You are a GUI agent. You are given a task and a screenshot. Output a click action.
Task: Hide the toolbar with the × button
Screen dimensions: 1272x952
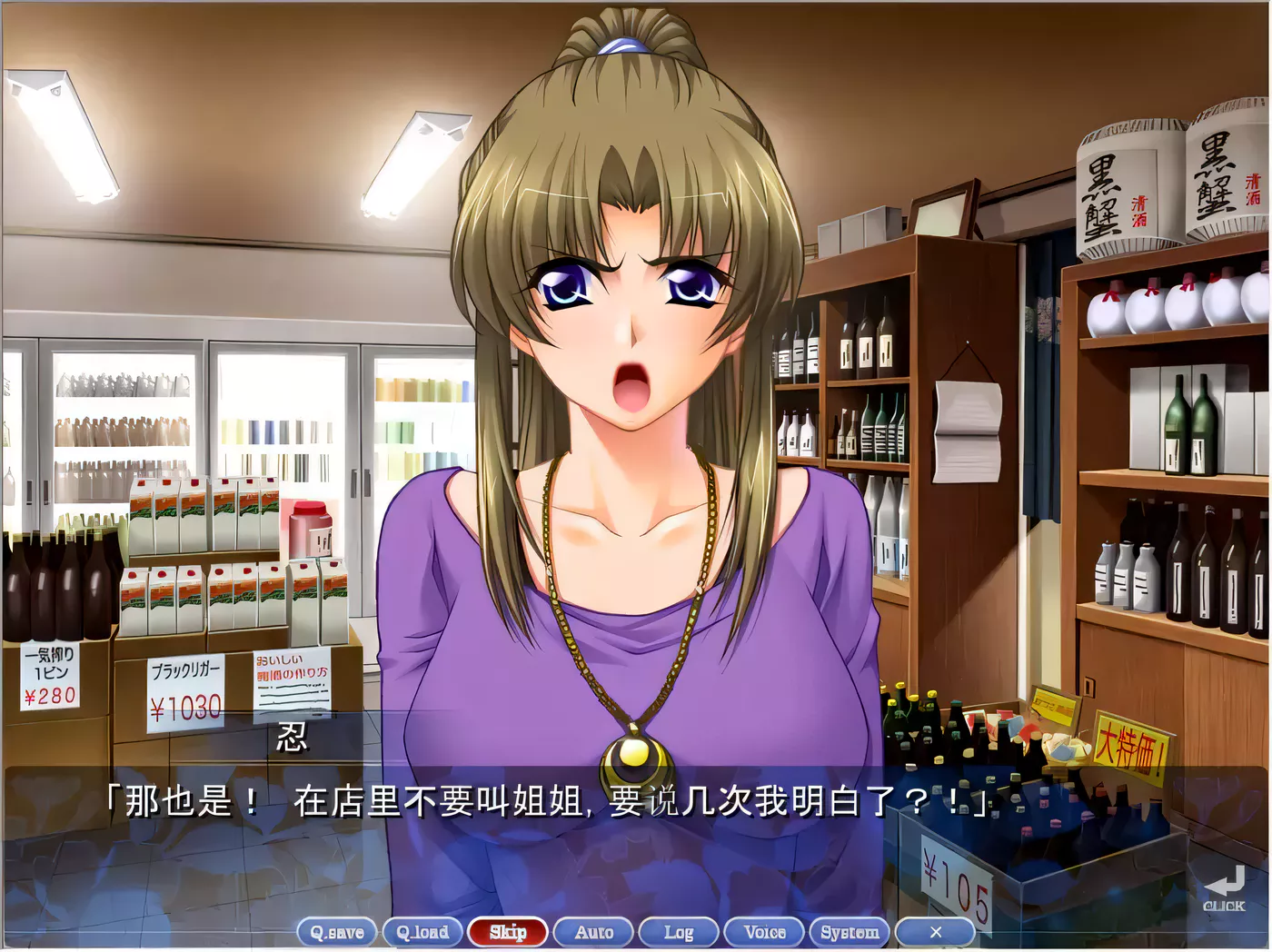937,932
